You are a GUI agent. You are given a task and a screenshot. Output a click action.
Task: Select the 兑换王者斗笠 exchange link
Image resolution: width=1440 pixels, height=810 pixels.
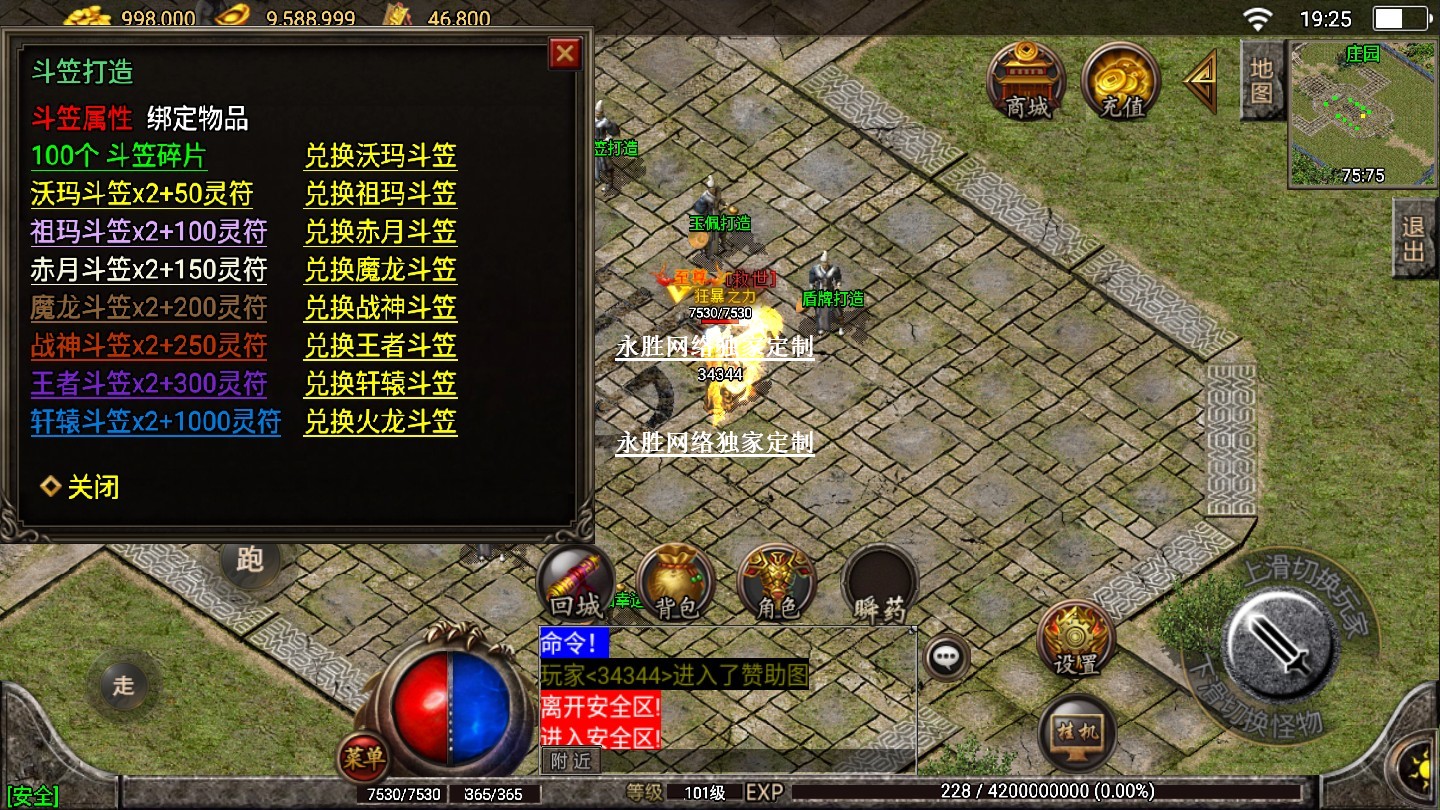coord(380,346)
